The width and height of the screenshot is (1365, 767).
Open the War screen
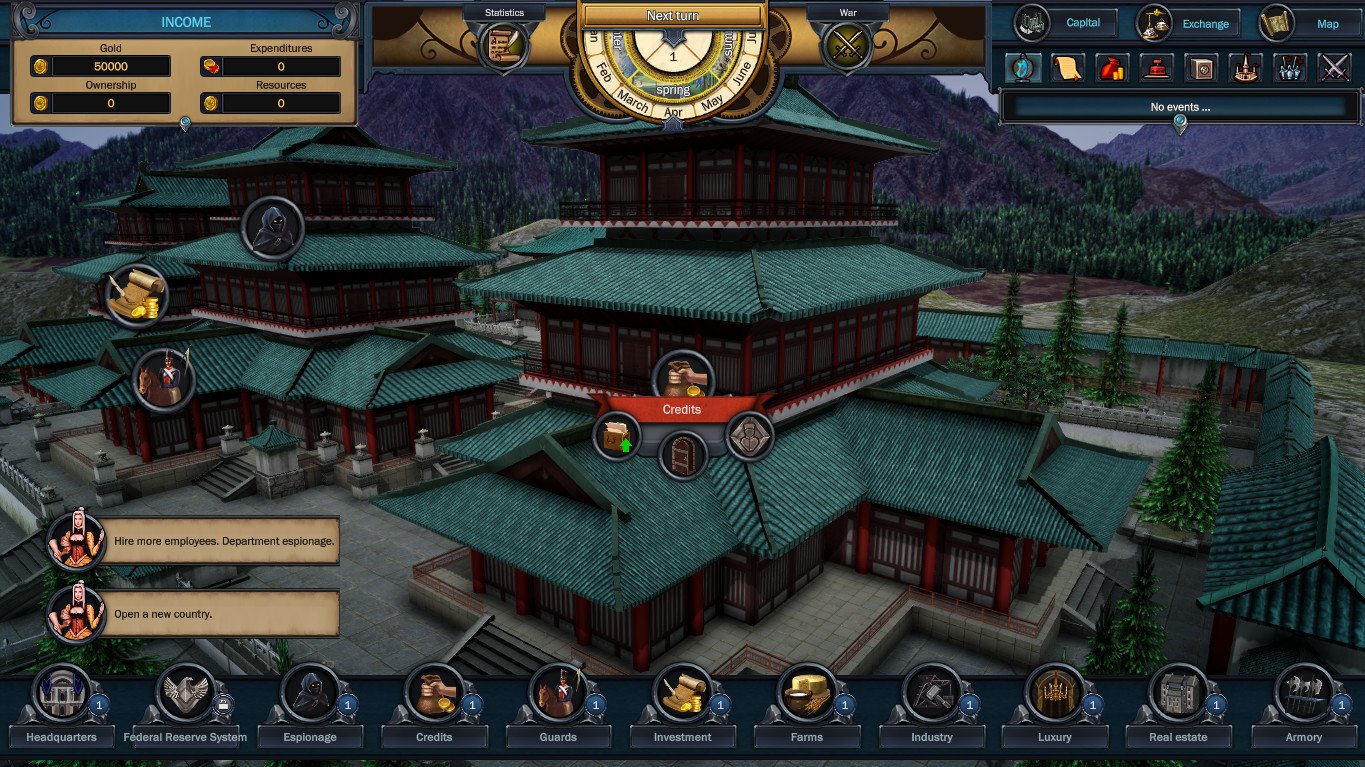[847, 43]
